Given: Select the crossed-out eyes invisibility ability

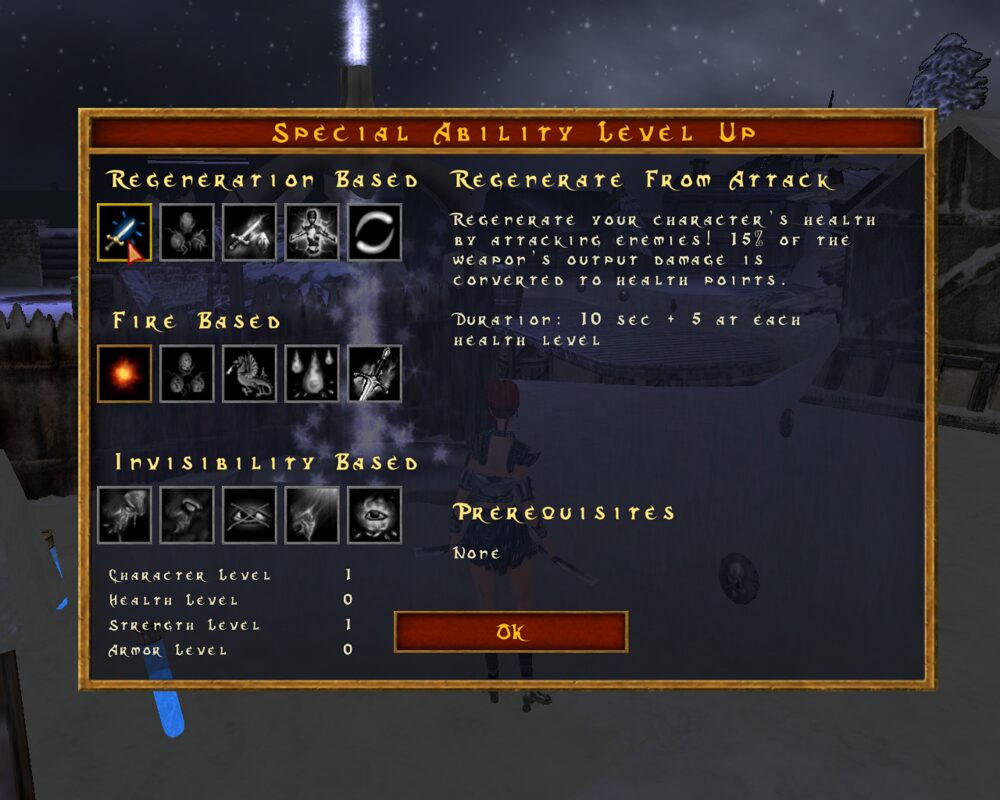Looking at the screenshot, I should [250, 515].
